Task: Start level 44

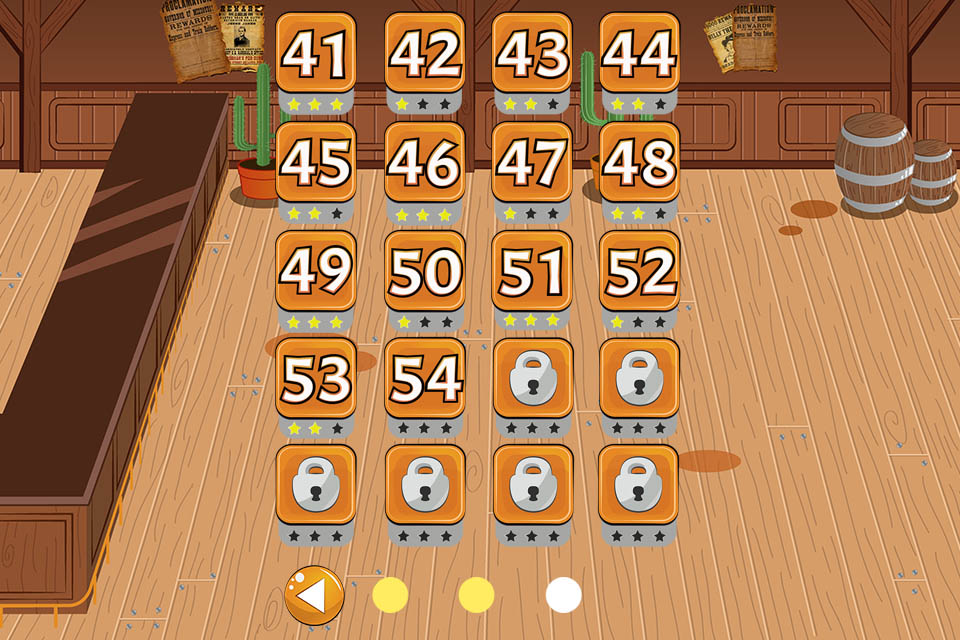Action: (x=640, y=54)
